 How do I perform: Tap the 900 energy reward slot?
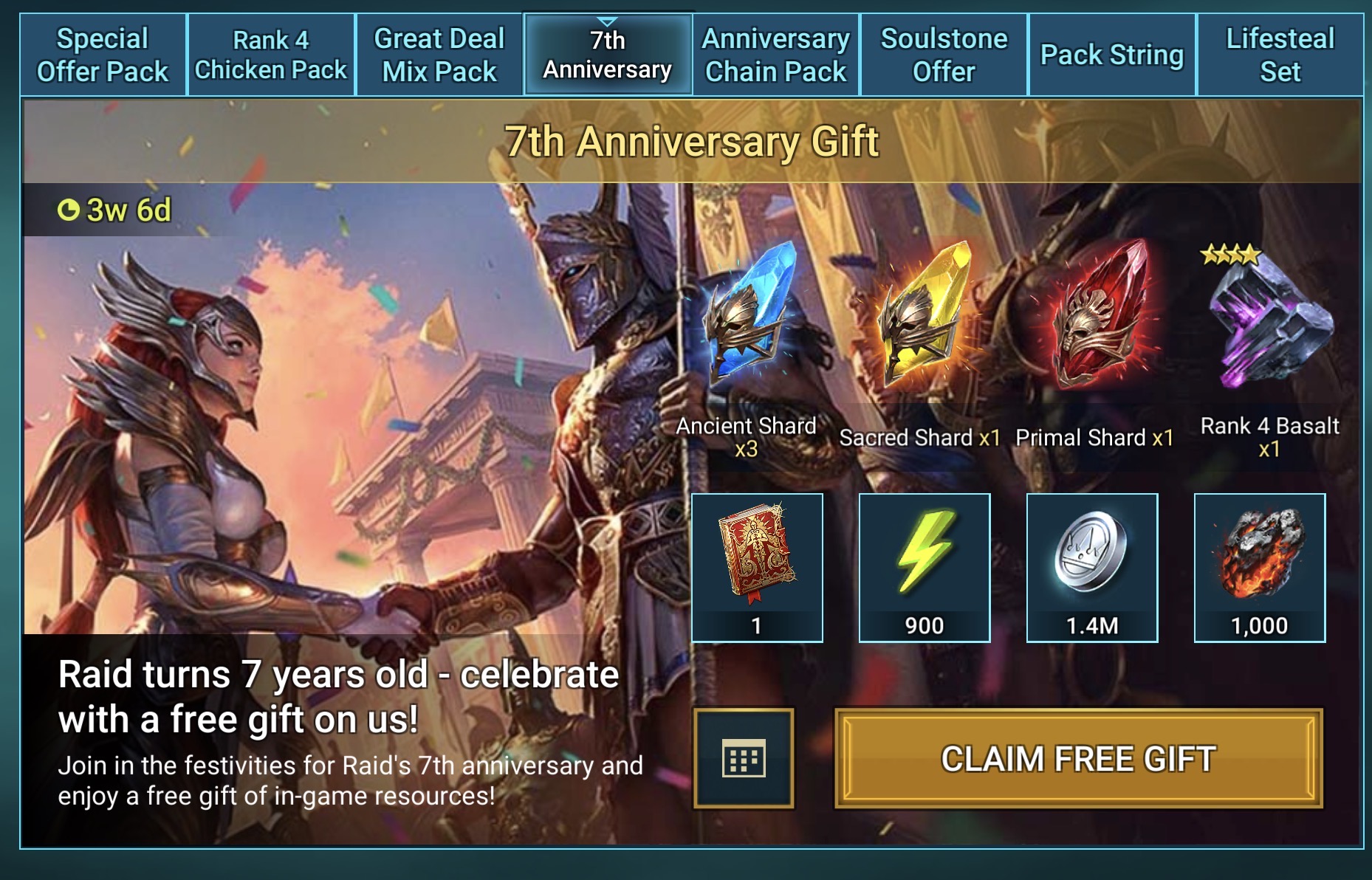click(x=925, y=567)
